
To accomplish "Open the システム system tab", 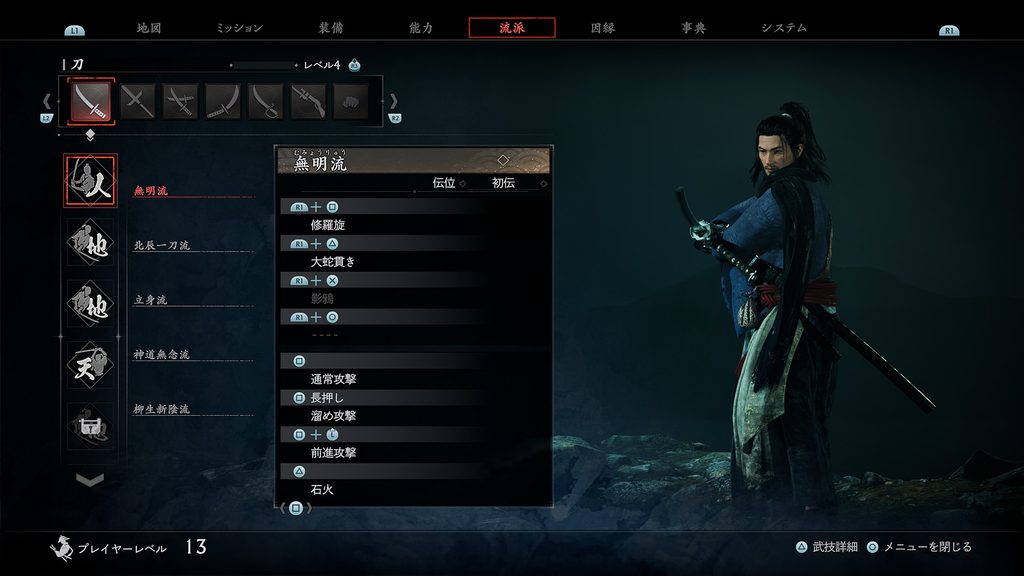I will pos(783,28).
